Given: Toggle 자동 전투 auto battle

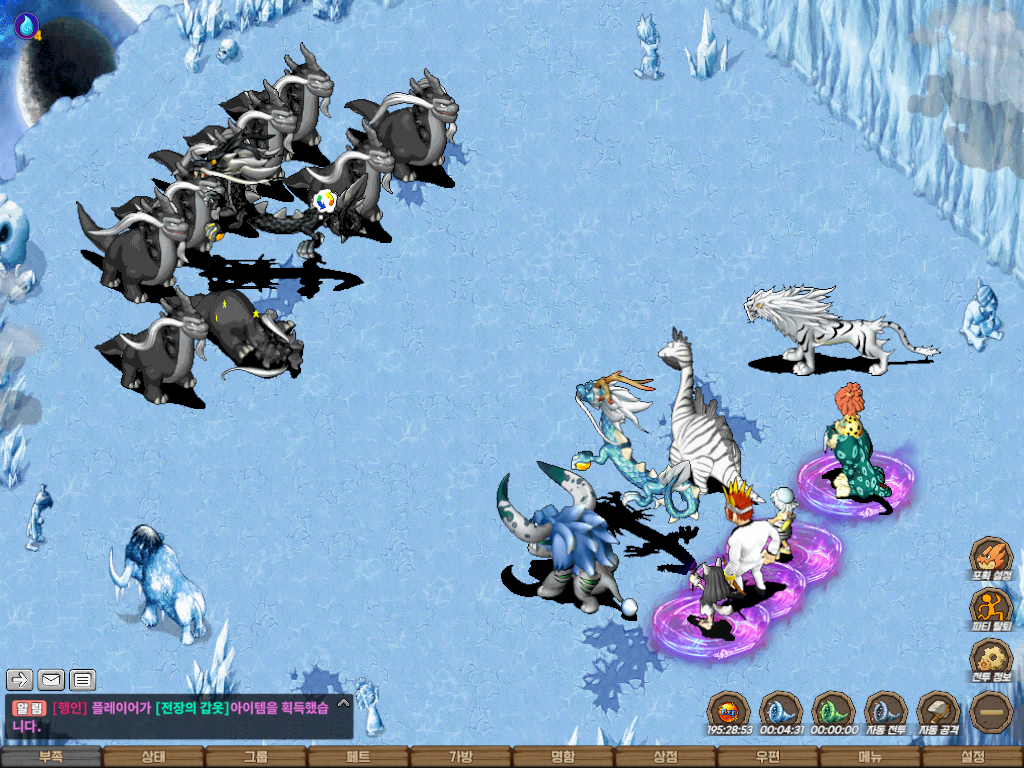Looking at the screenshot, I should click(x=885, y=712).
